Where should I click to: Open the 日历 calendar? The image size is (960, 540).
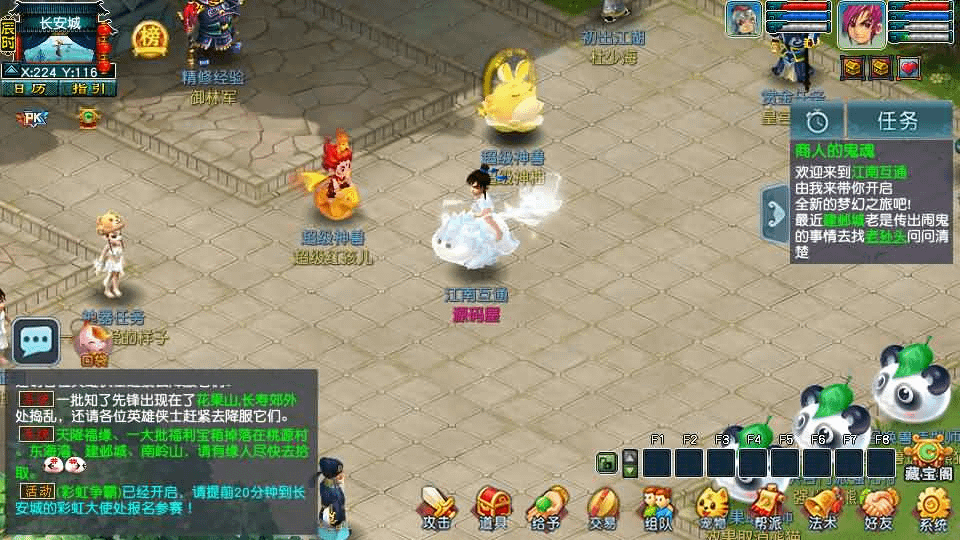point(30,88)
